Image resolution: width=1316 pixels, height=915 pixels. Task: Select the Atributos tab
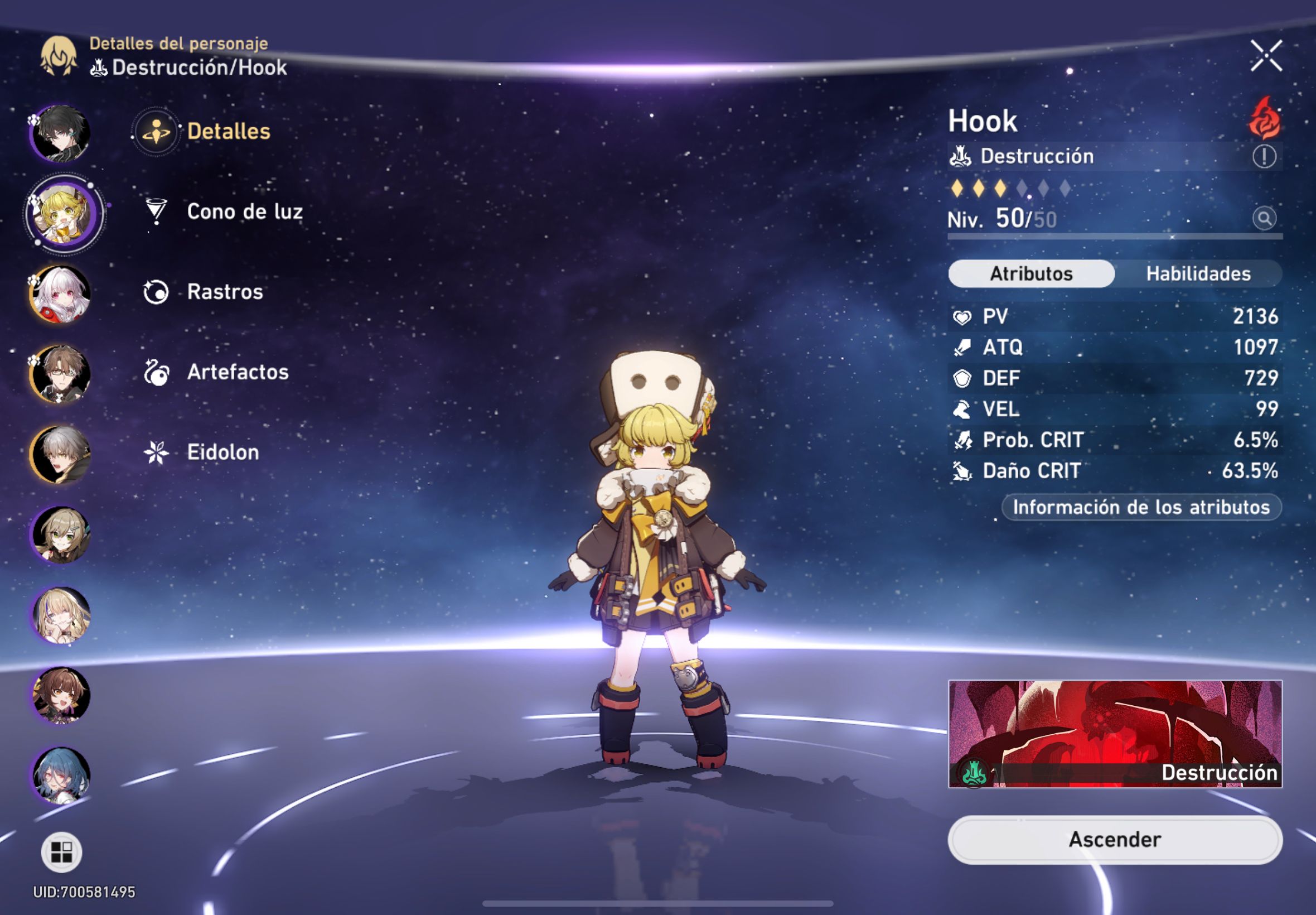point(1030,273)
